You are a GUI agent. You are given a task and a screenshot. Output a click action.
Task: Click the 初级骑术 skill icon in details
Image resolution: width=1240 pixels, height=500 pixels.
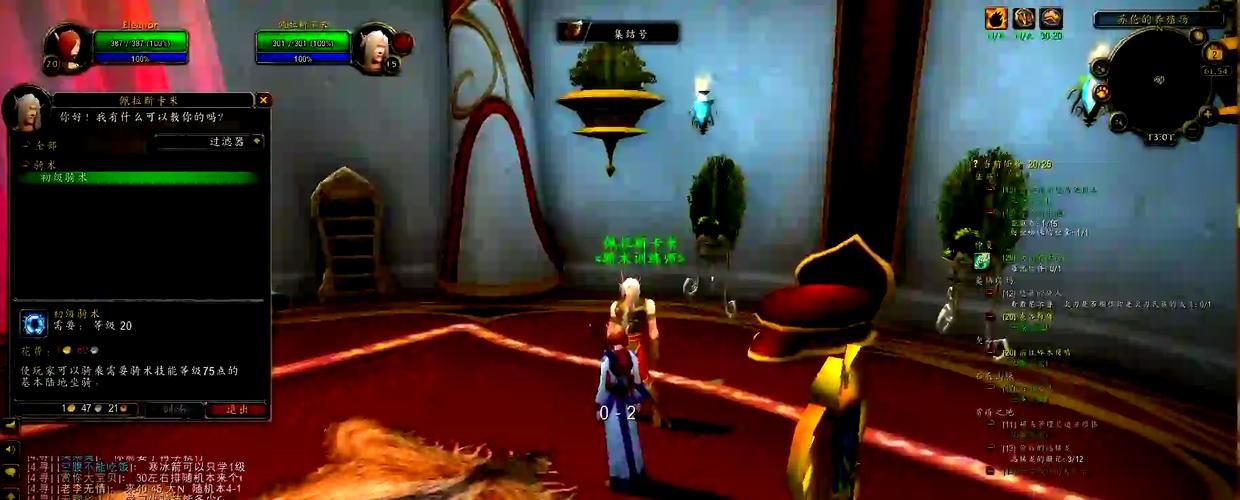coord(33,324)
